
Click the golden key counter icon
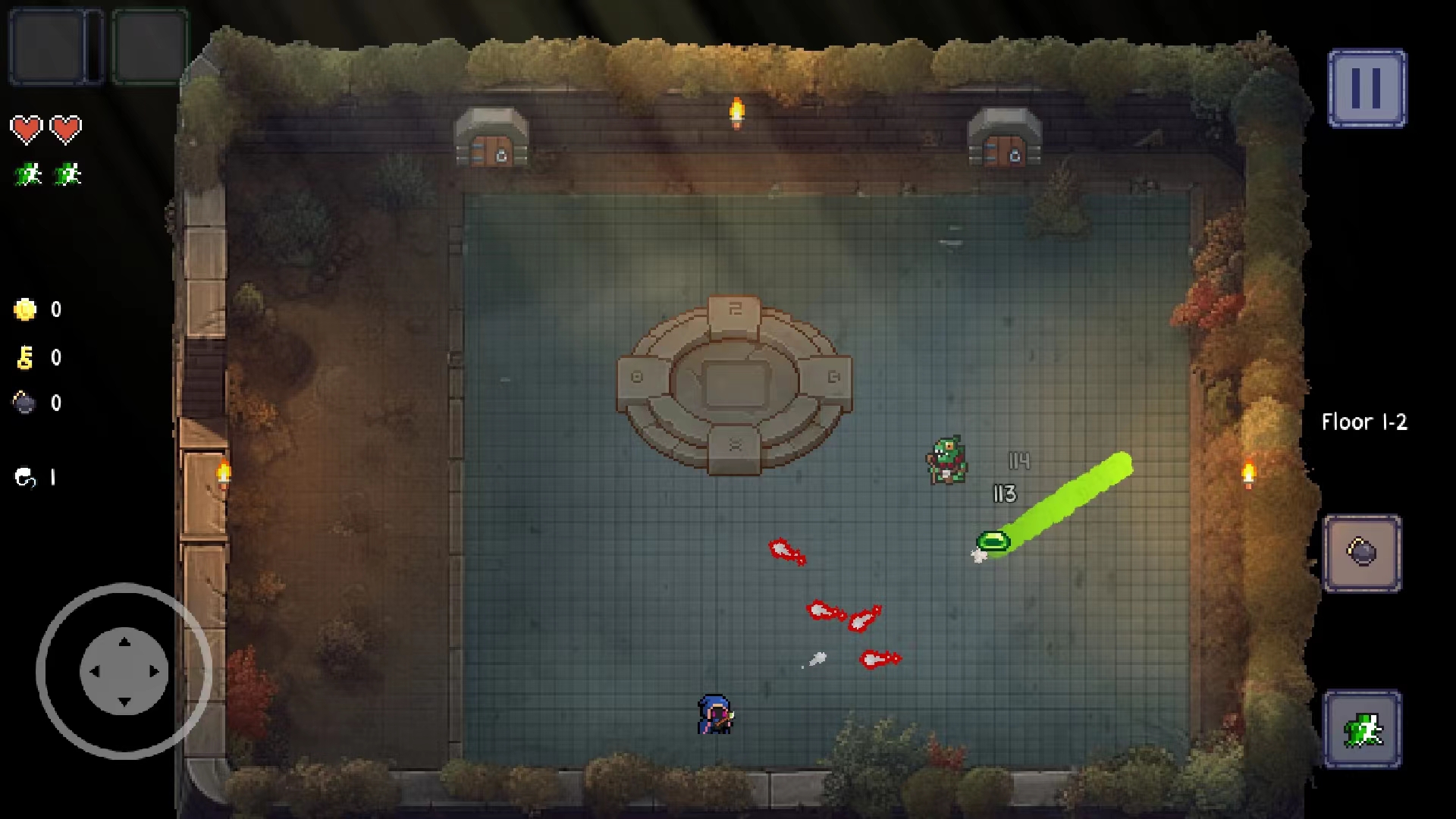click(x=25, y=356)
